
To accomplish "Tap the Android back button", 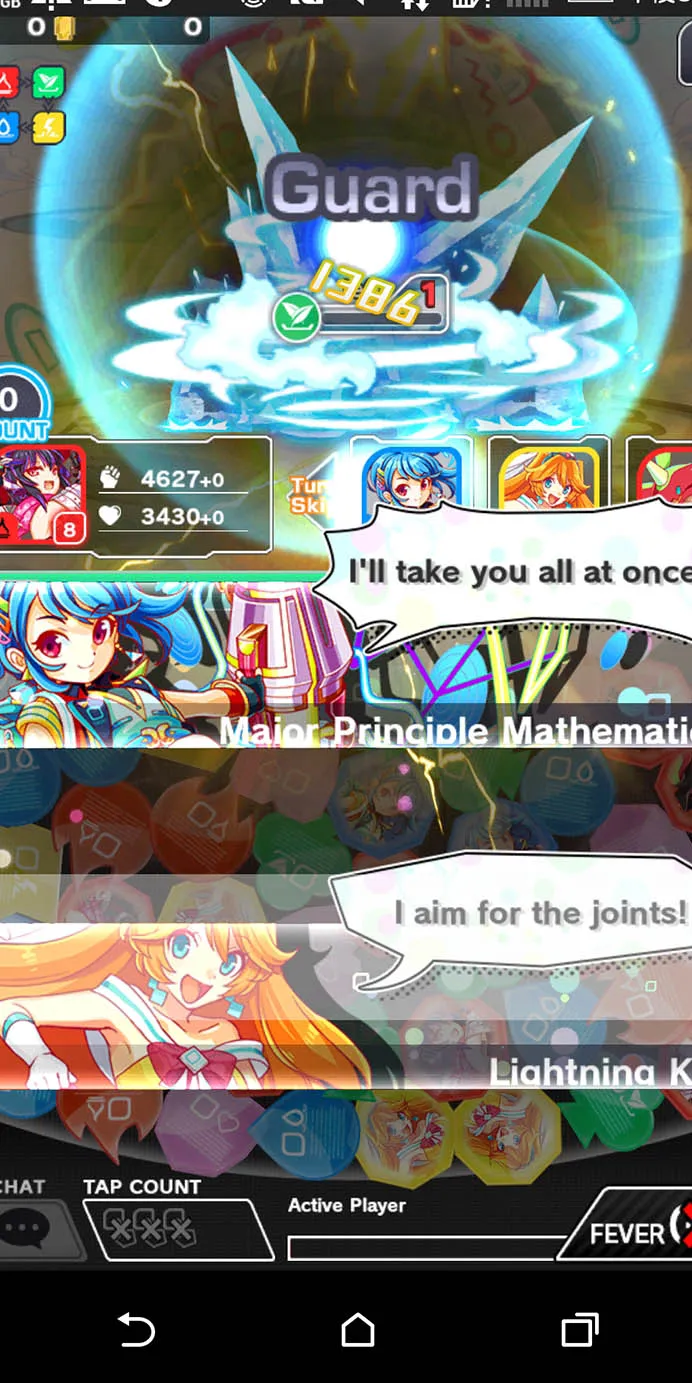I will 135,1330.
